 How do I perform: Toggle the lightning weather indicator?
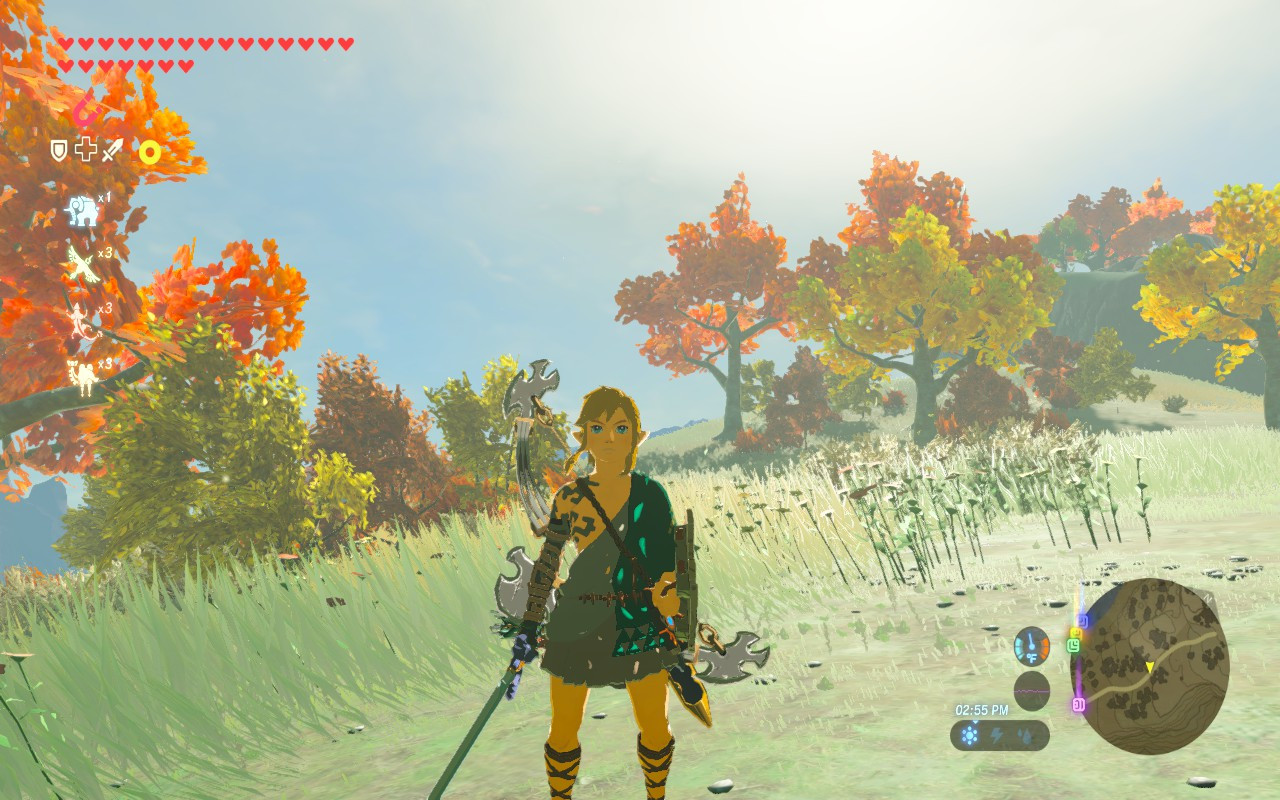(x=997, y=734)
